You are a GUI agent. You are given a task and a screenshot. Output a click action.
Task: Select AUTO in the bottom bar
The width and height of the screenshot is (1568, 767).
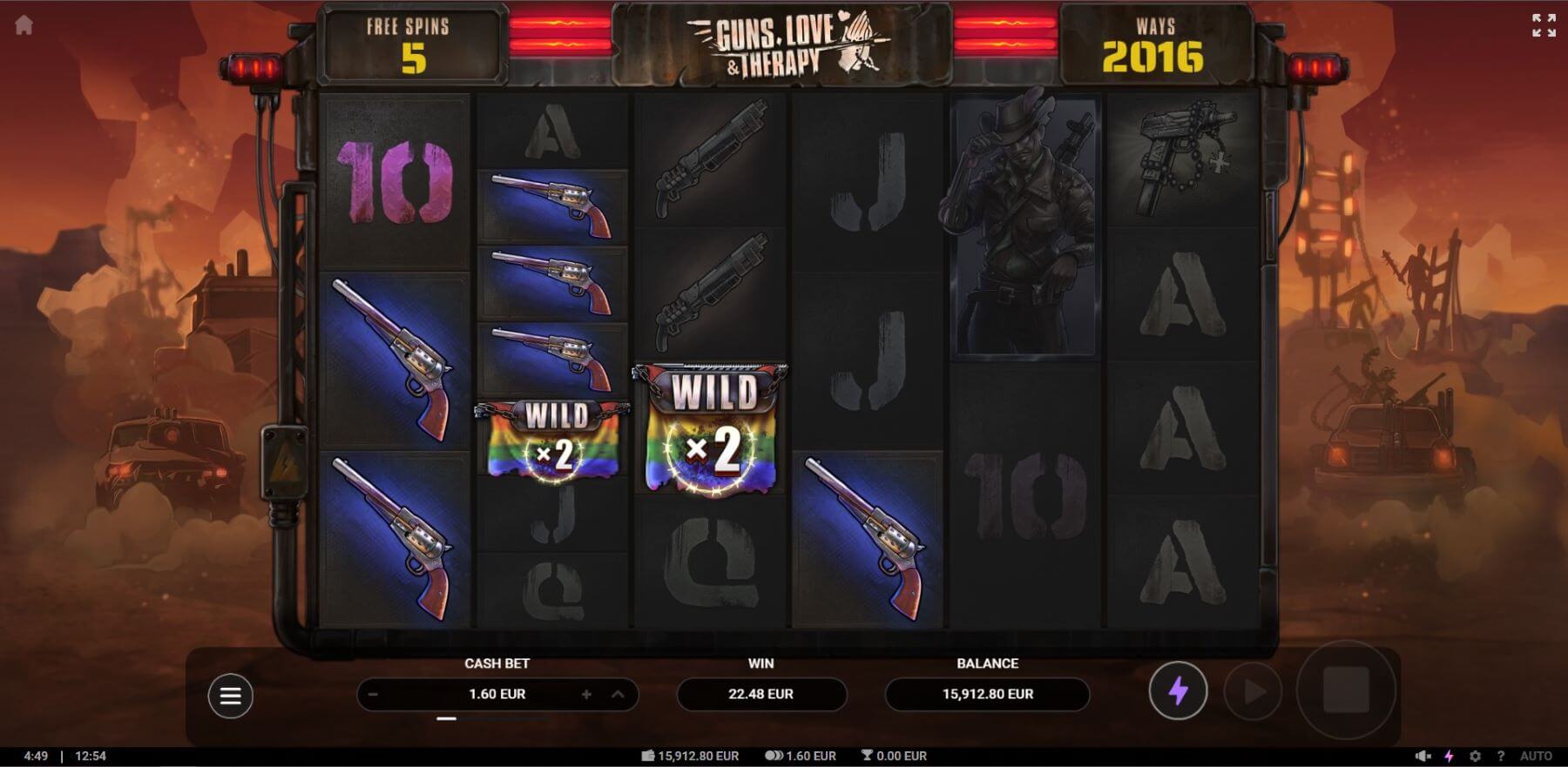[1535, 757]
